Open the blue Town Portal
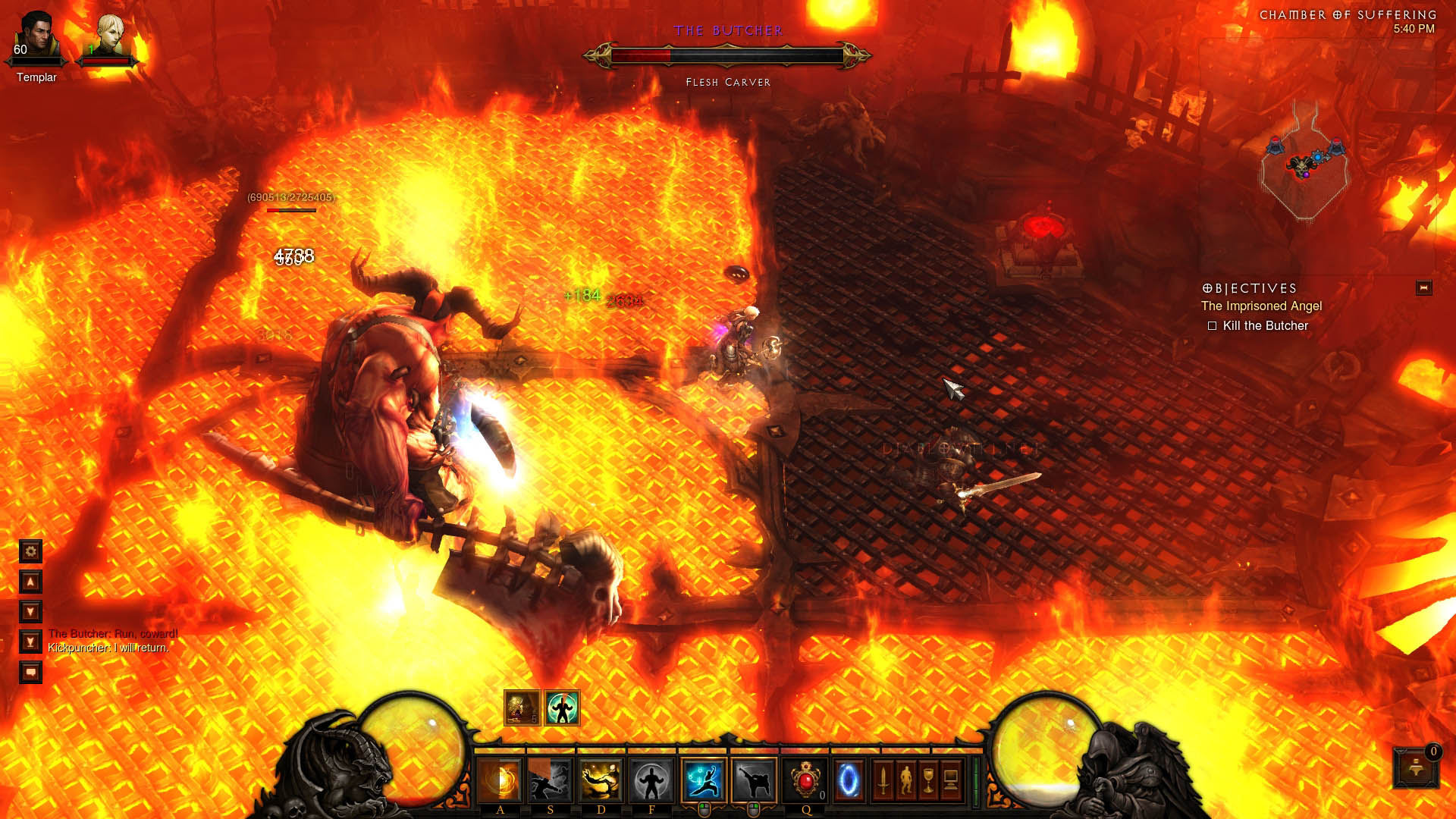This screenshot has width=1456, height=819. (x=849, y=780)
